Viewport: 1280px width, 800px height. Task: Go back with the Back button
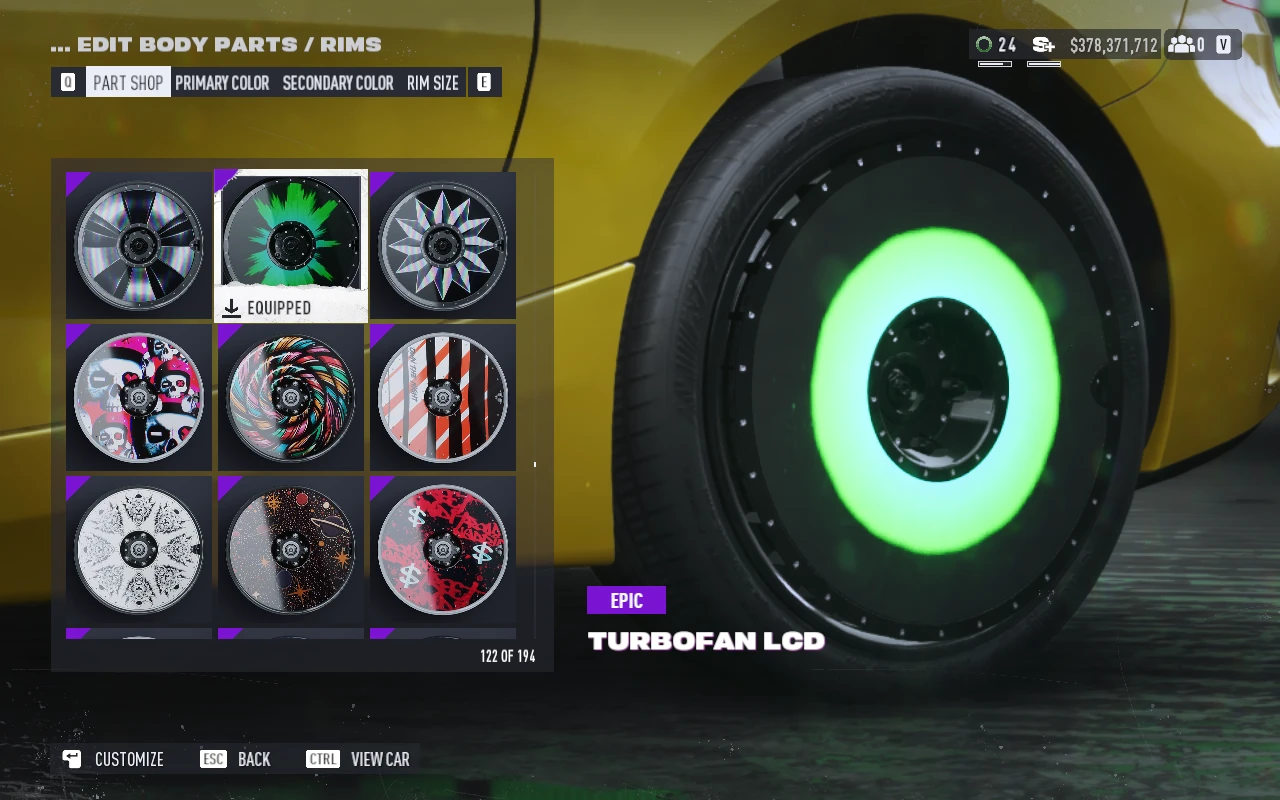point(236,759)
